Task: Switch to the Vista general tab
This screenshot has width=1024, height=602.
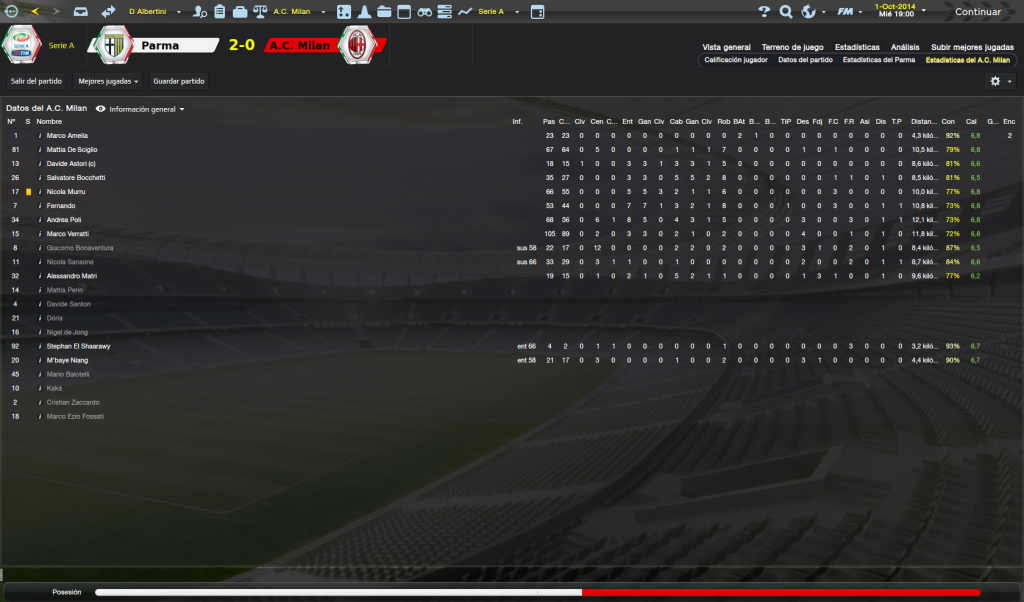Action: (726, 47)
